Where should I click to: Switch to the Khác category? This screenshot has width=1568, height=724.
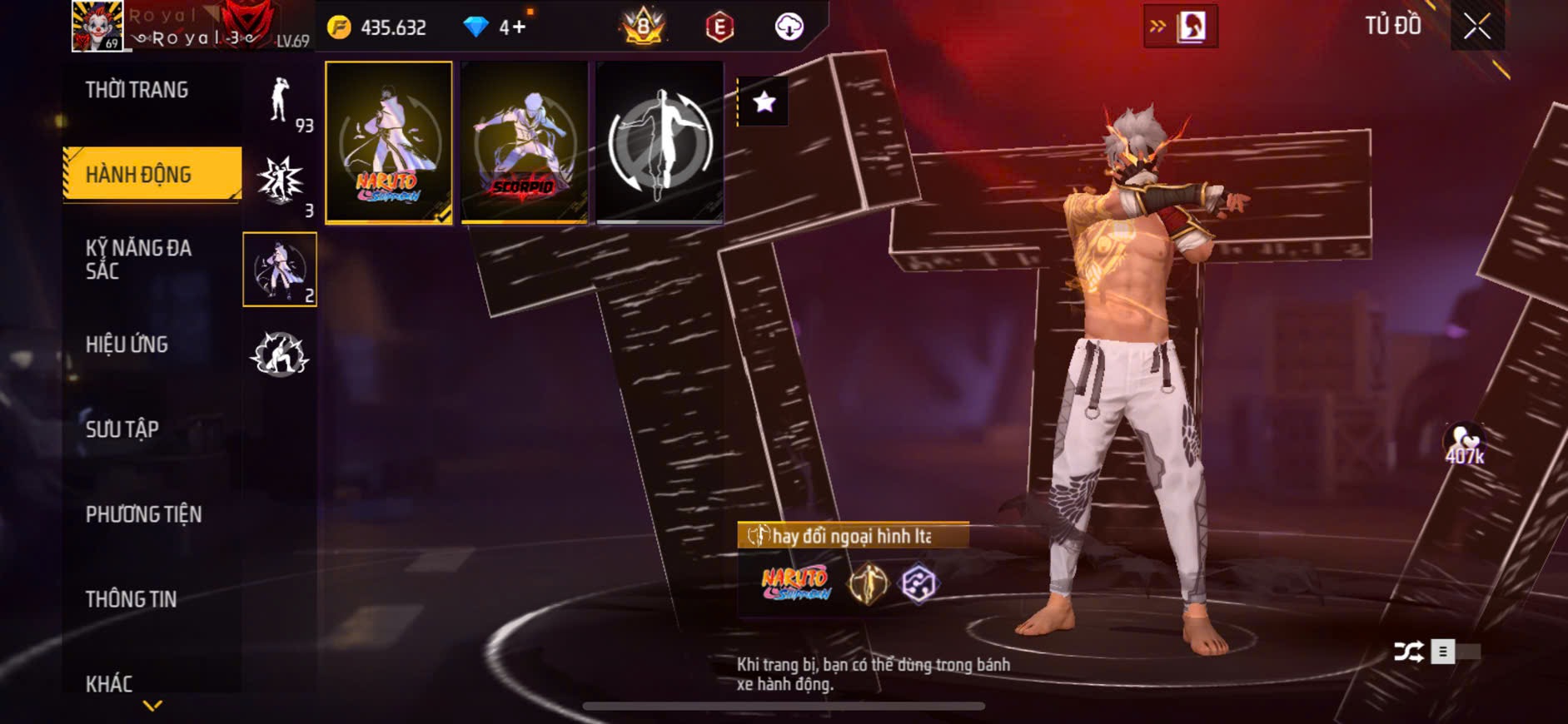point(109,683)
